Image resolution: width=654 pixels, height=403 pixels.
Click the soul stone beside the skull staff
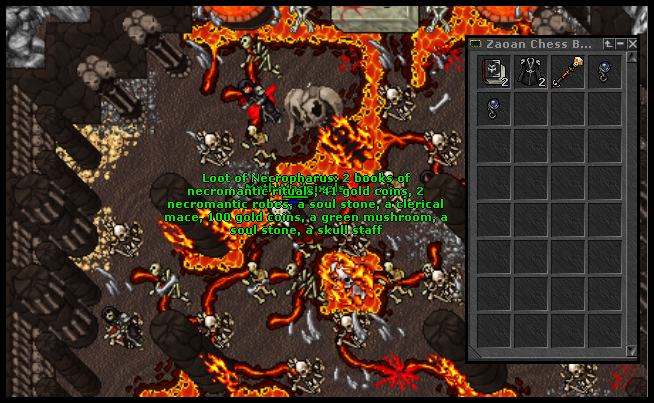(604, 73)
